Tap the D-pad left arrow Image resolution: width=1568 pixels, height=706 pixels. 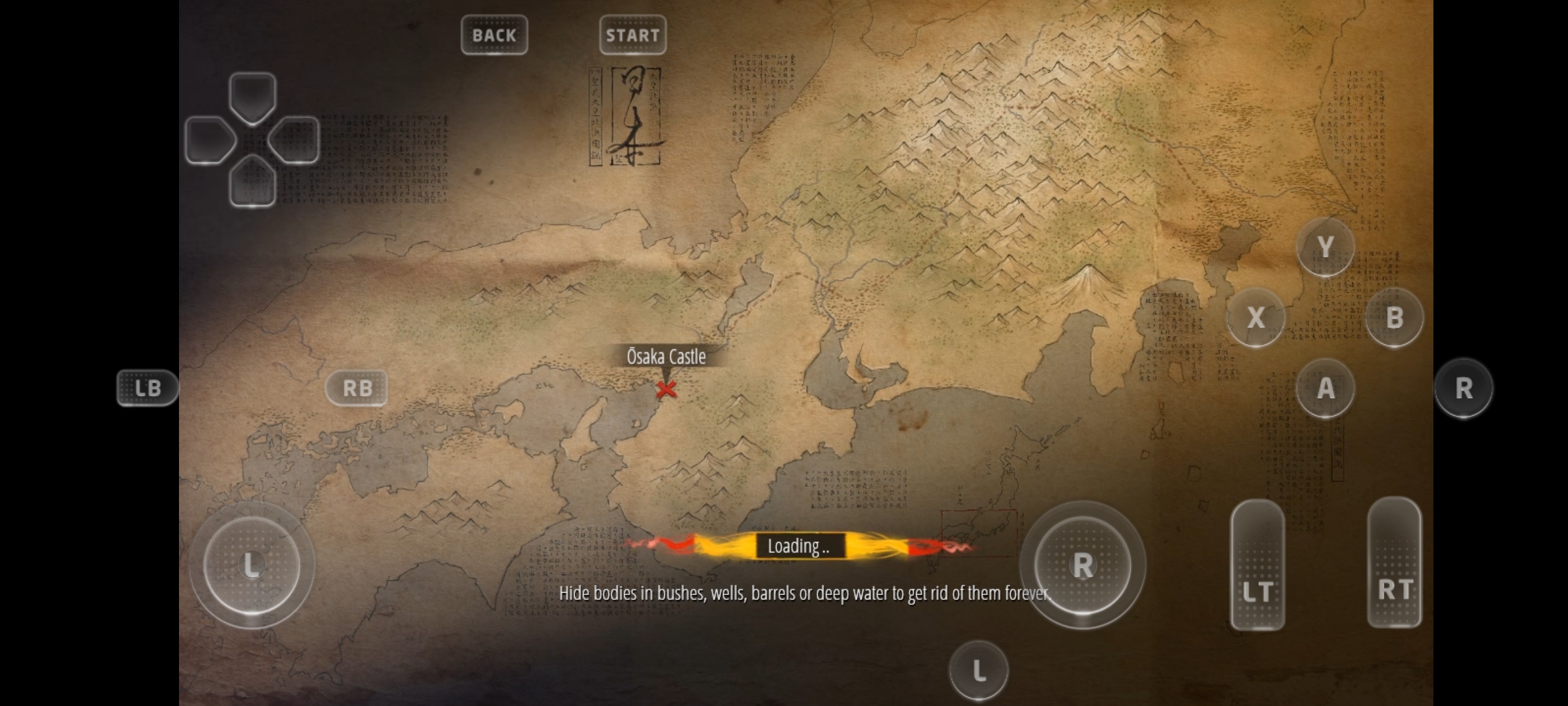click(210, 140)
